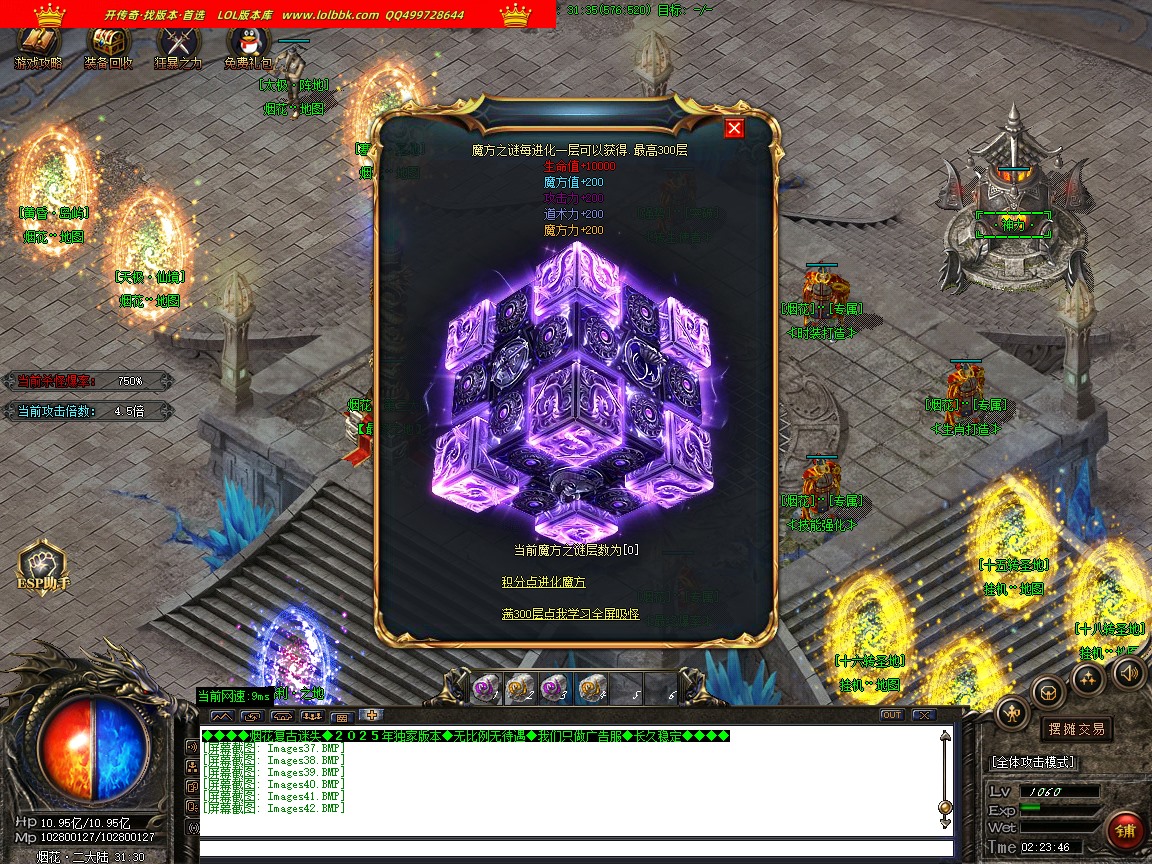The height and width of the screenshot is (864, 1152).
Task: Open the red 铺 shop button
Action: click(1127, 831)
